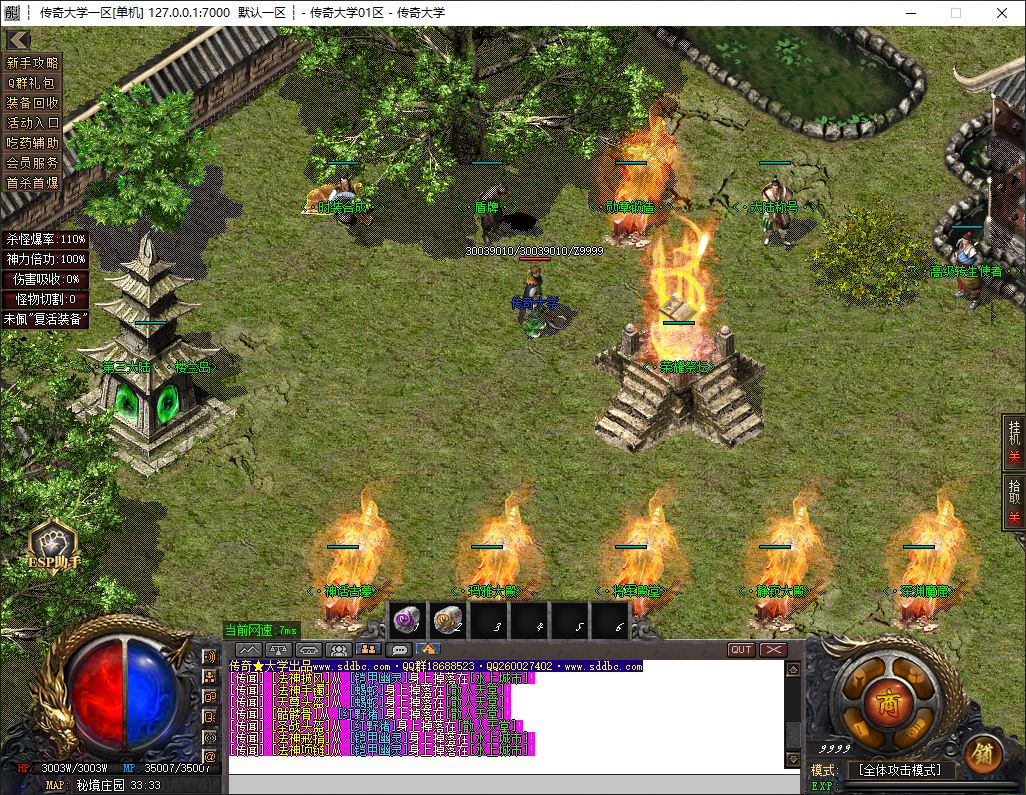The height and width of the screenshot is (795, 1026).
Task: Toggle the 拾取 auto-pickup switch
Action: tap(1013, 504)
